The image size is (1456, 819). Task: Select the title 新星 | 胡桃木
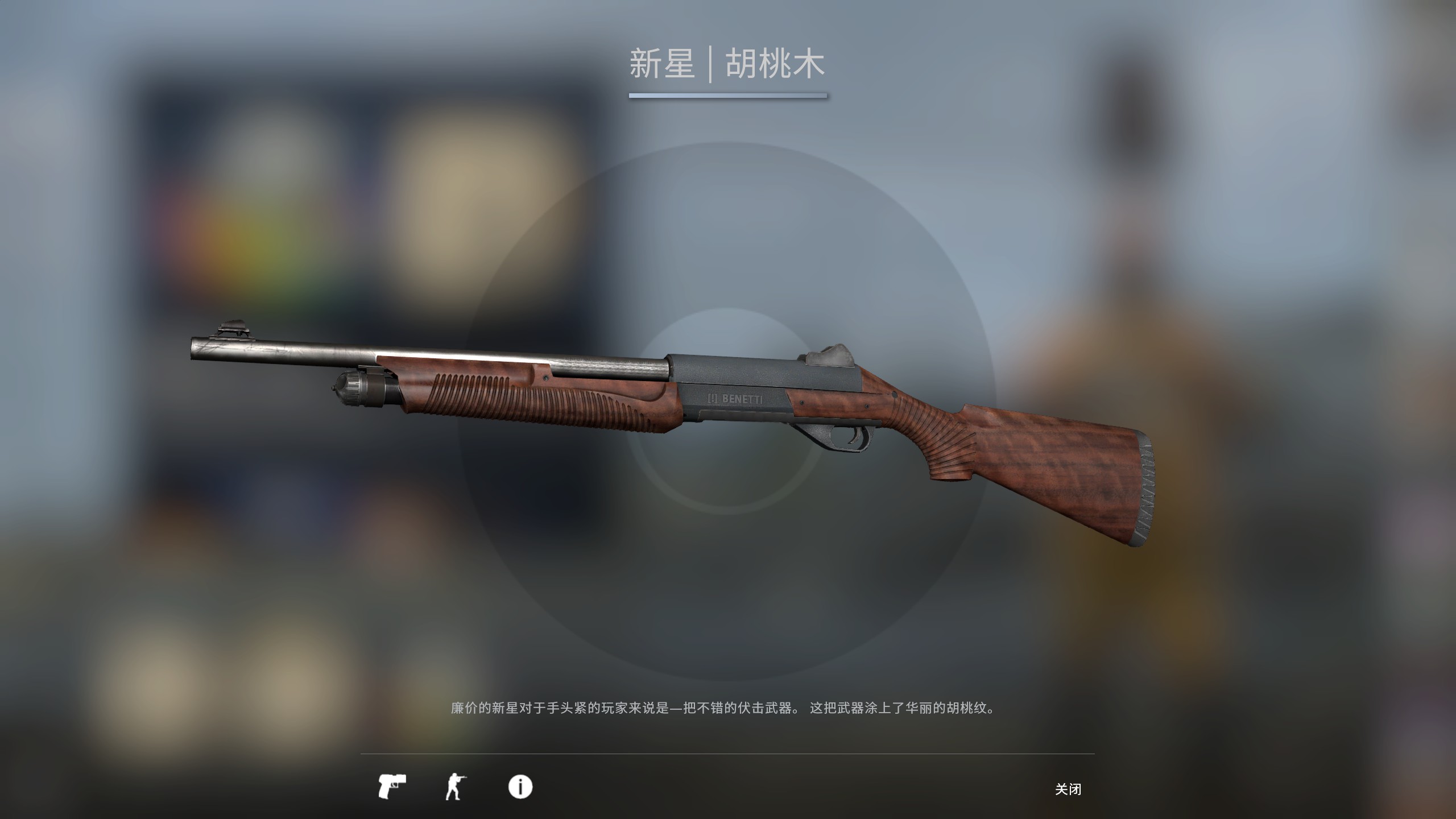[x=728, y=64]
